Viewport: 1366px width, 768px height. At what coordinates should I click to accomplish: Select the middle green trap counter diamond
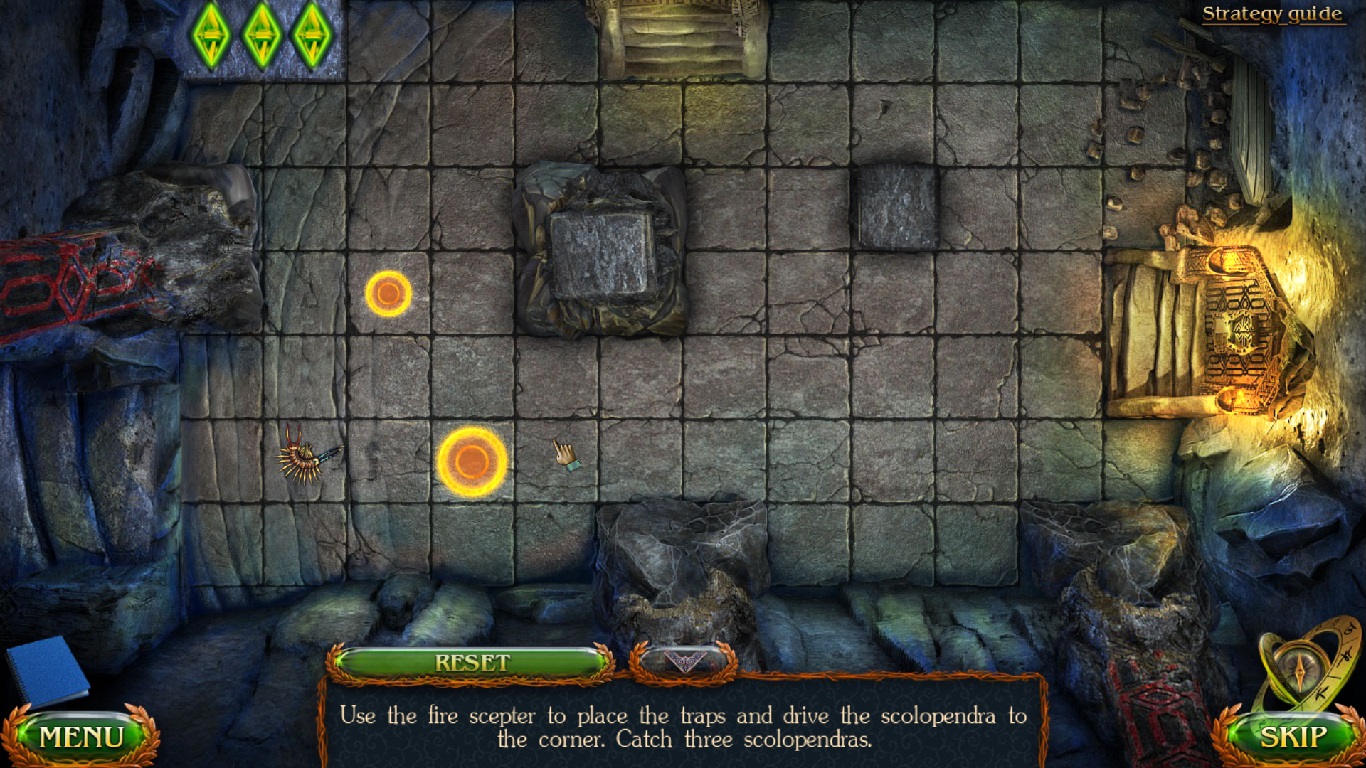(262, 37)
